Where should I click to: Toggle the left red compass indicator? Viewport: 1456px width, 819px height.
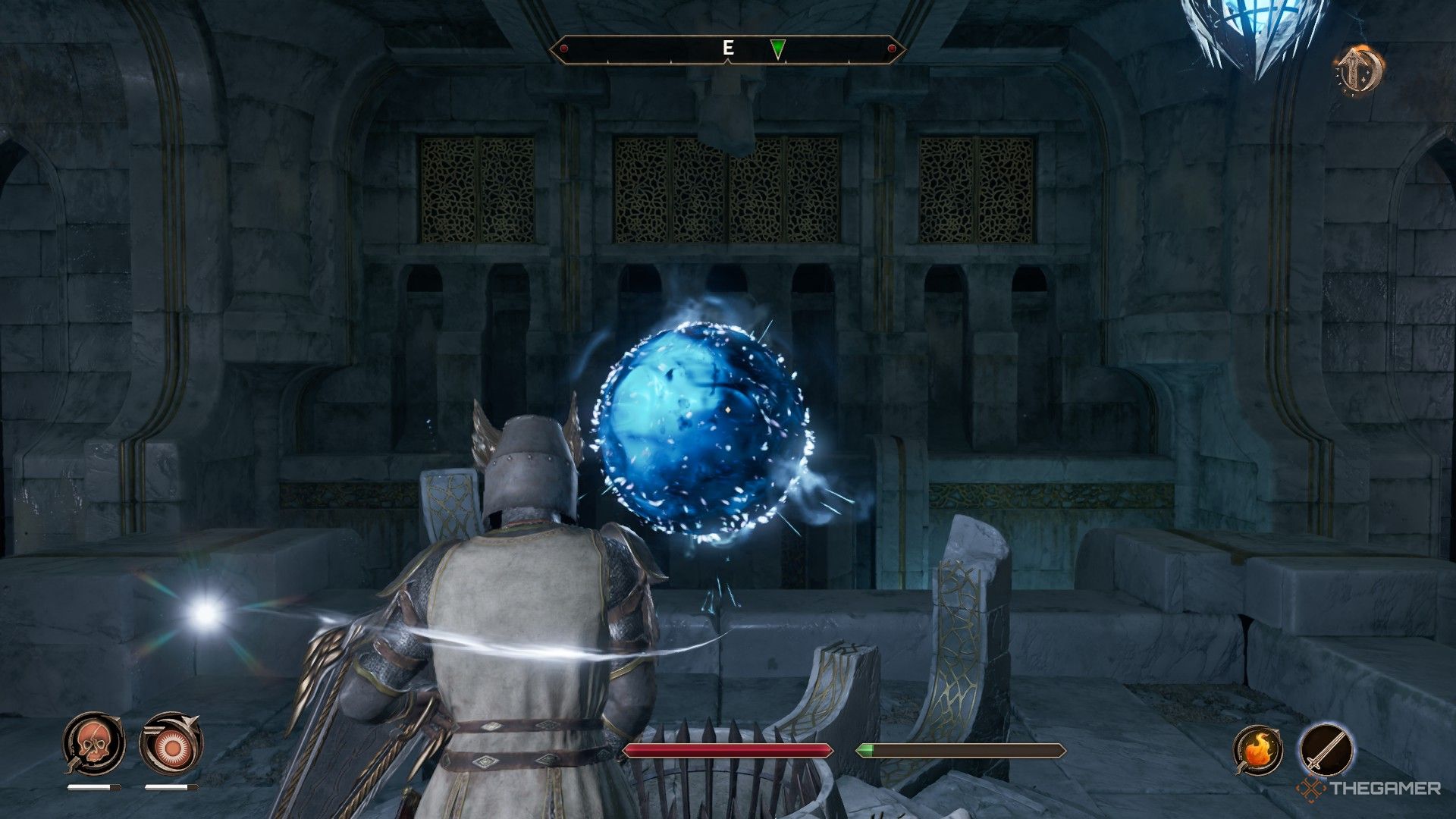(x=563, y=49)
